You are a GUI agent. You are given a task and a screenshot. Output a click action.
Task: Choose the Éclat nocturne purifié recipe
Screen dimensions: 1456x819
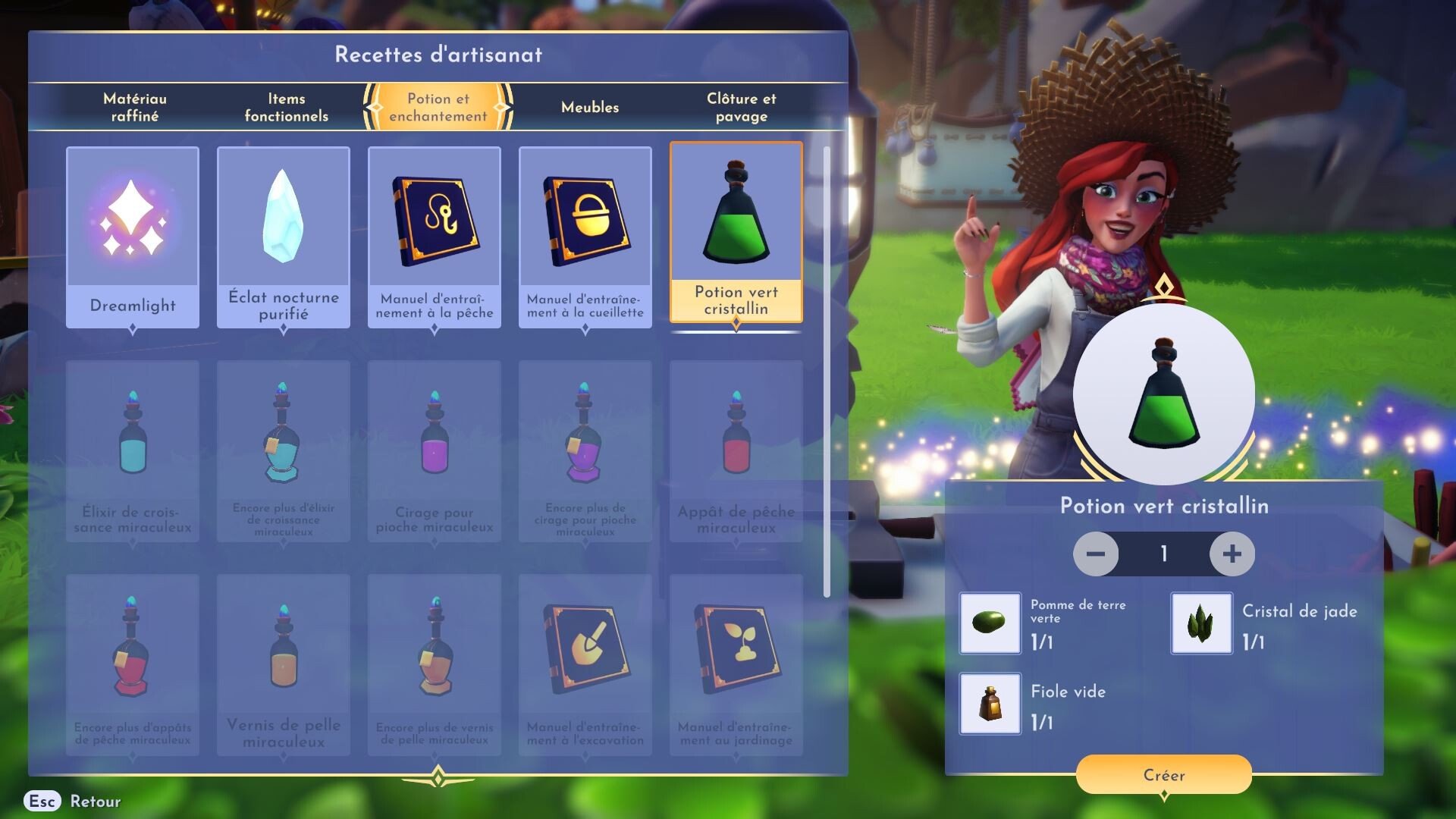[284, 237]
